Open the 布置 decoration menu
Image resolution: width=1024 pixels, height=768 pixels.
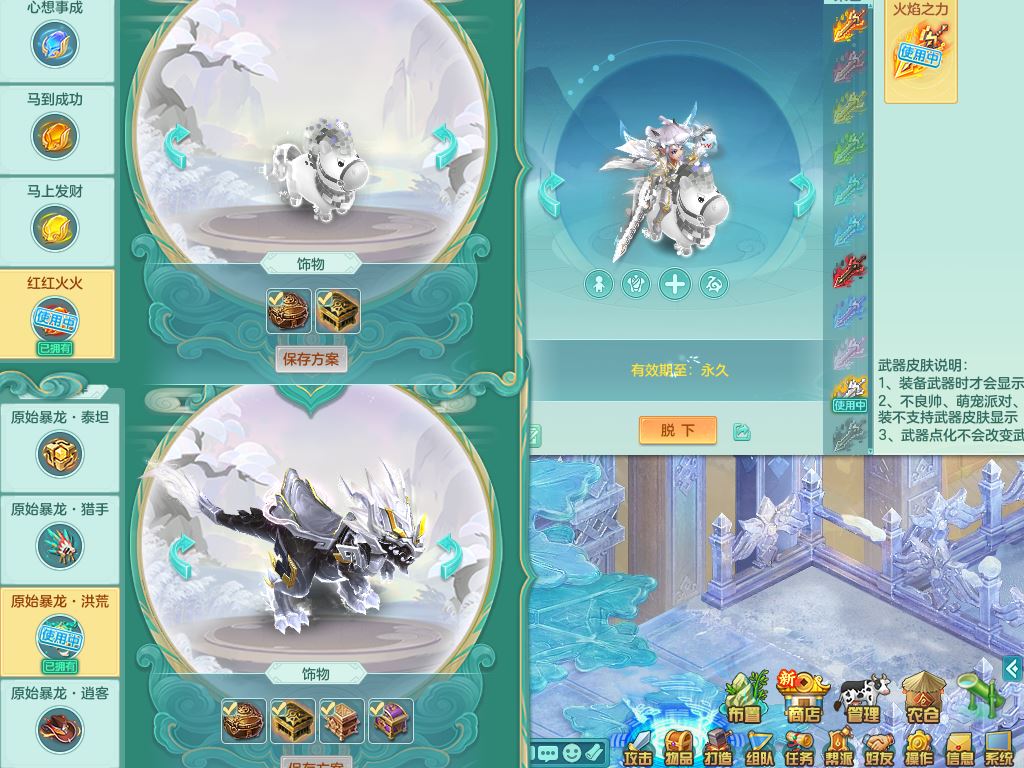(745, 698)
